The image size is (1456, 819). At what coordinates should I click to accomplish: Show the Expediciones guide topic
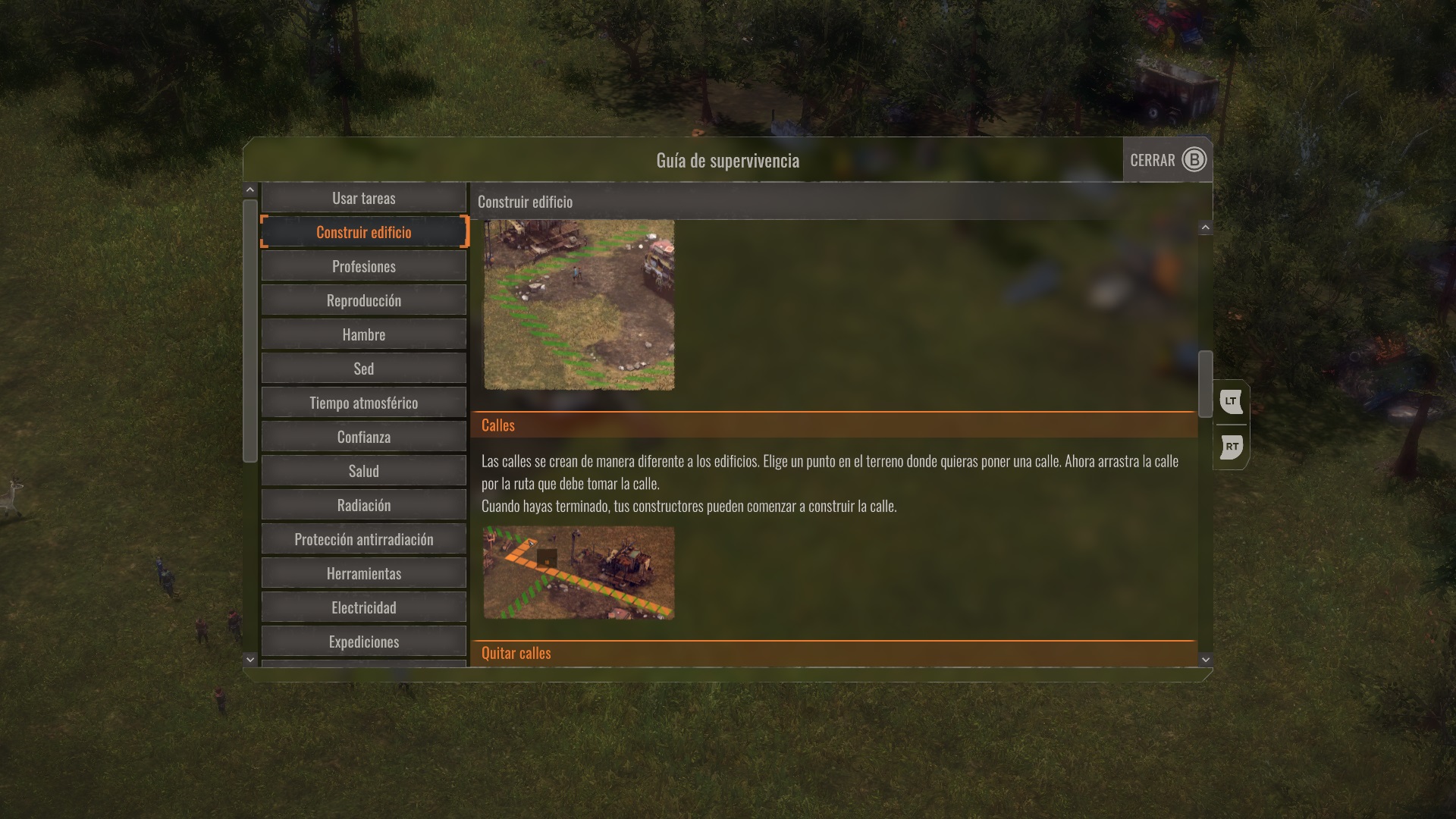point(363,642)
